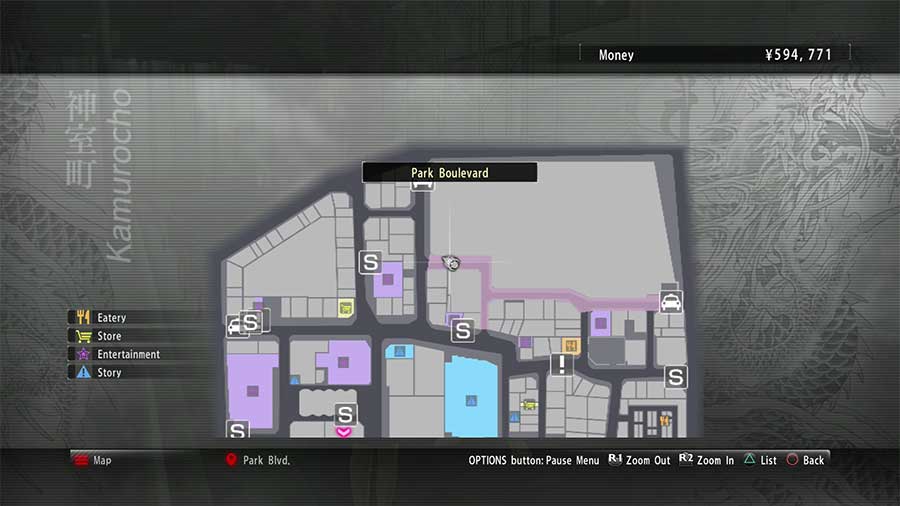The height and width of the screenshot is (506, 900).
Task: Select the orange eatery marker above the exclamation mark
Action: (x=572, y=346)
